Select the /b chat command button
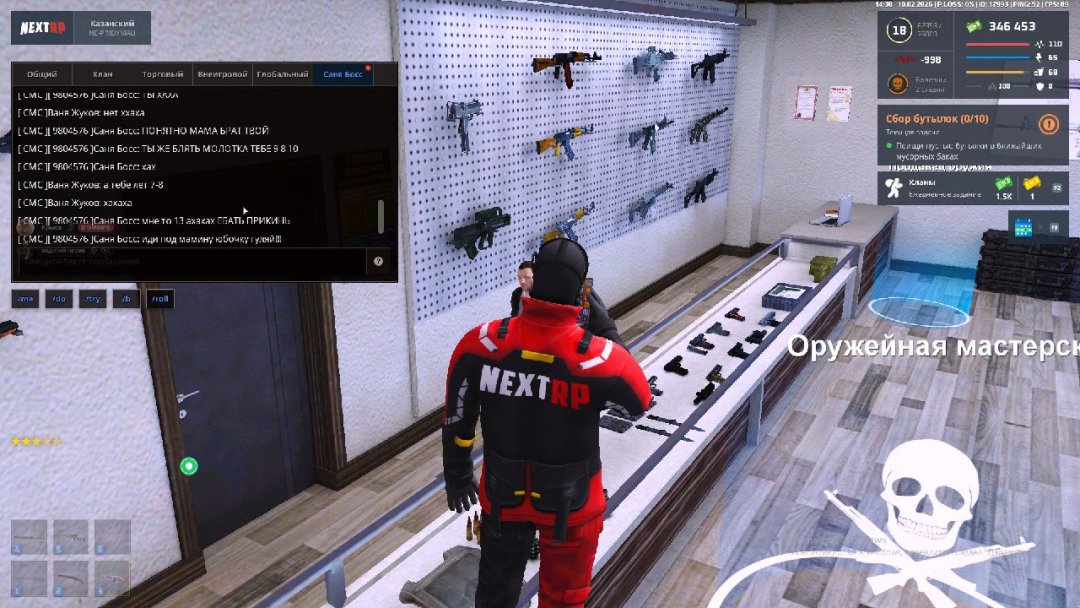 click(x=126, y=299)
